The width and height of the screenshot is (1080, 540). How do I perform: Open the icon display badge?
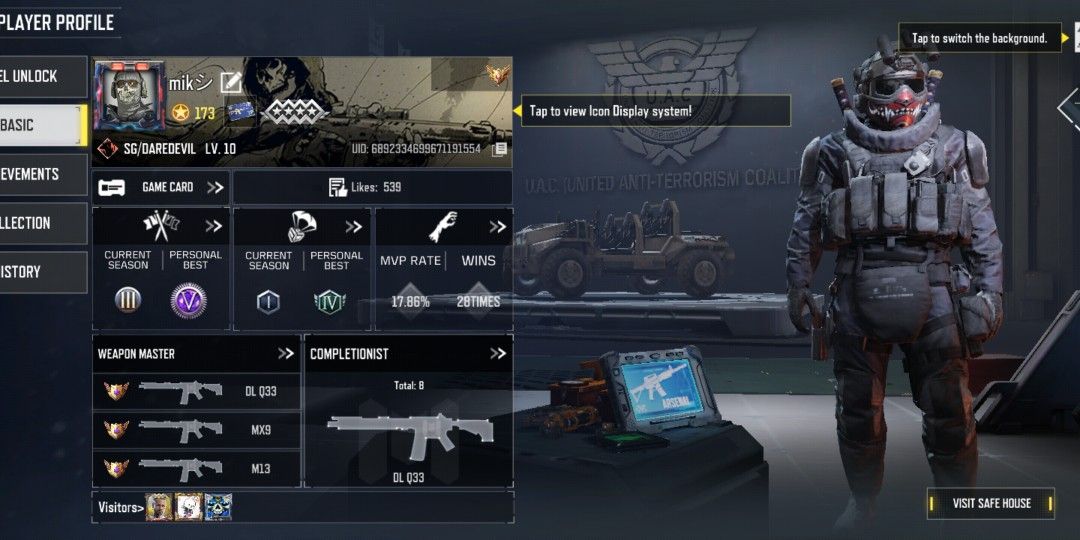click(497, 74)
